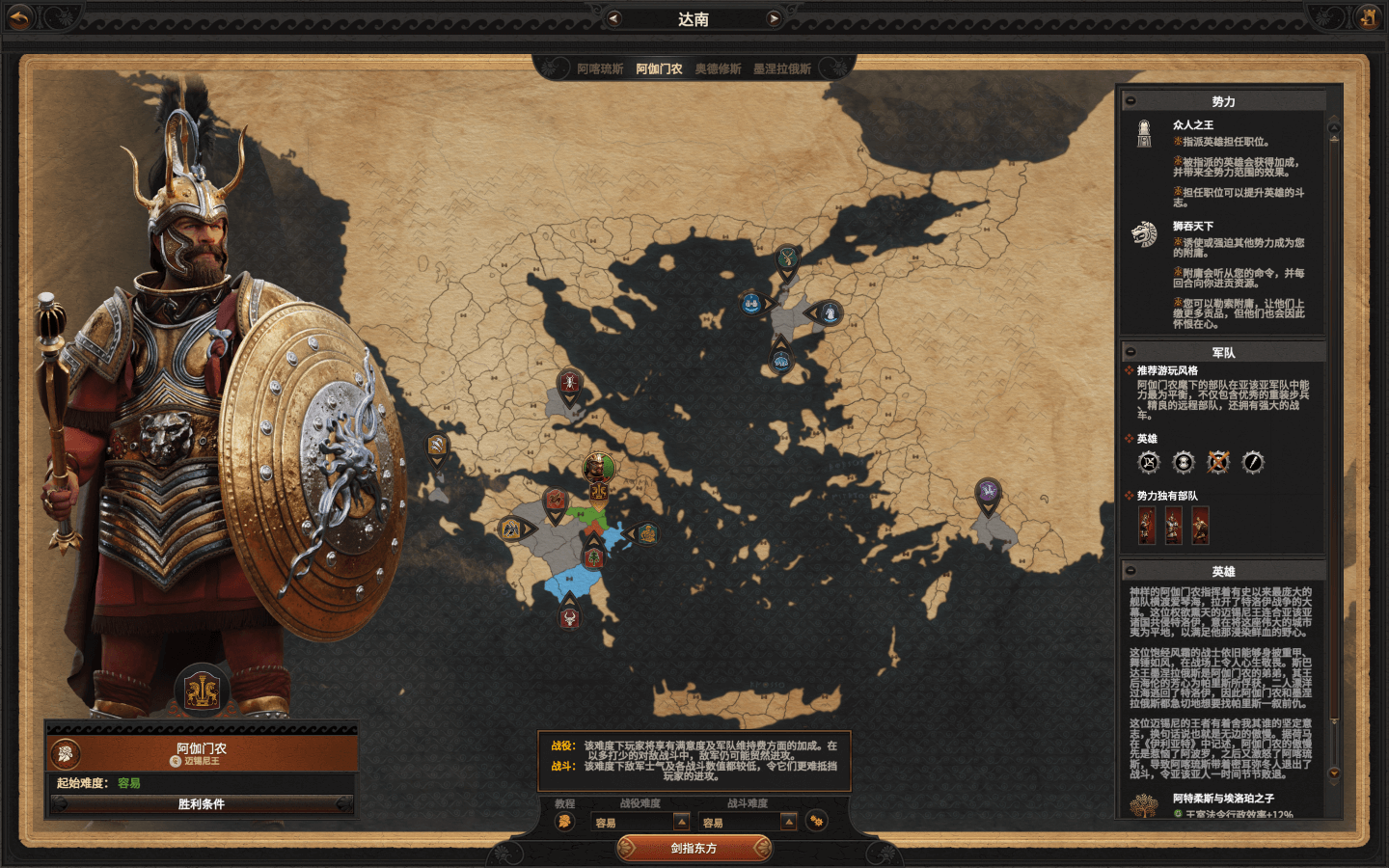Switch to the 墨涅拉俄斯 hero tab
This screenshot has width=1389, height=868.
click(782, 69)
